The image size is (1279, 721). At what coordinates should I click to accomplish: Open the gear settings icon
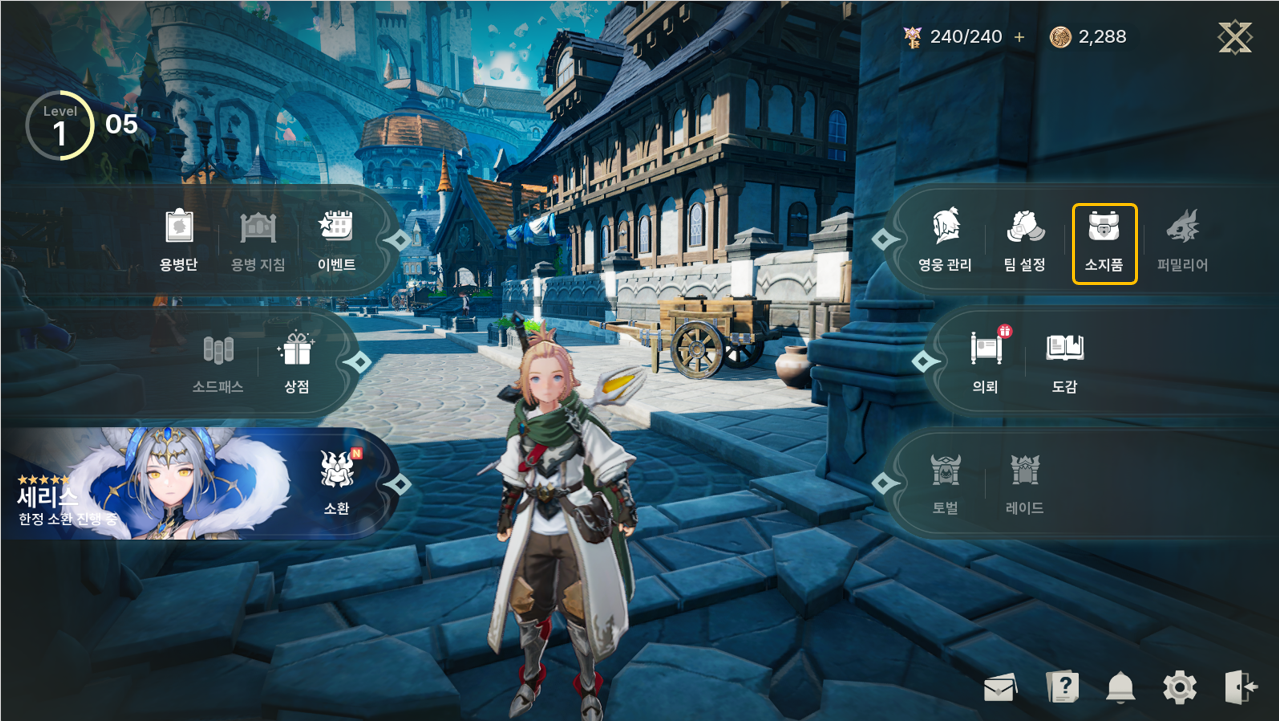[1180, 687]
